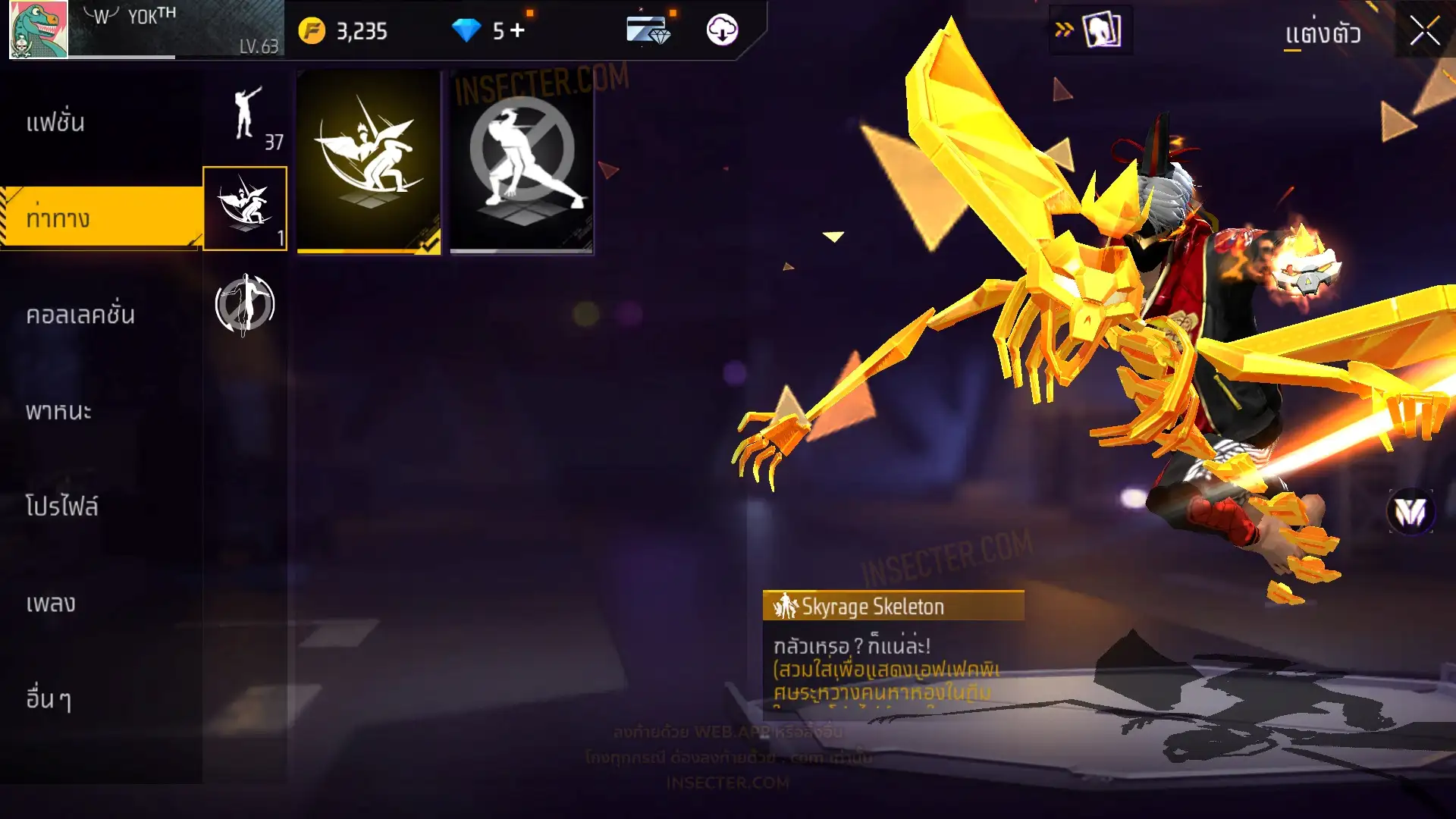1456x819 pixels.
Task: Select the winged skeleton arrival animation sub-tab
Action: (x=245, y=209)
